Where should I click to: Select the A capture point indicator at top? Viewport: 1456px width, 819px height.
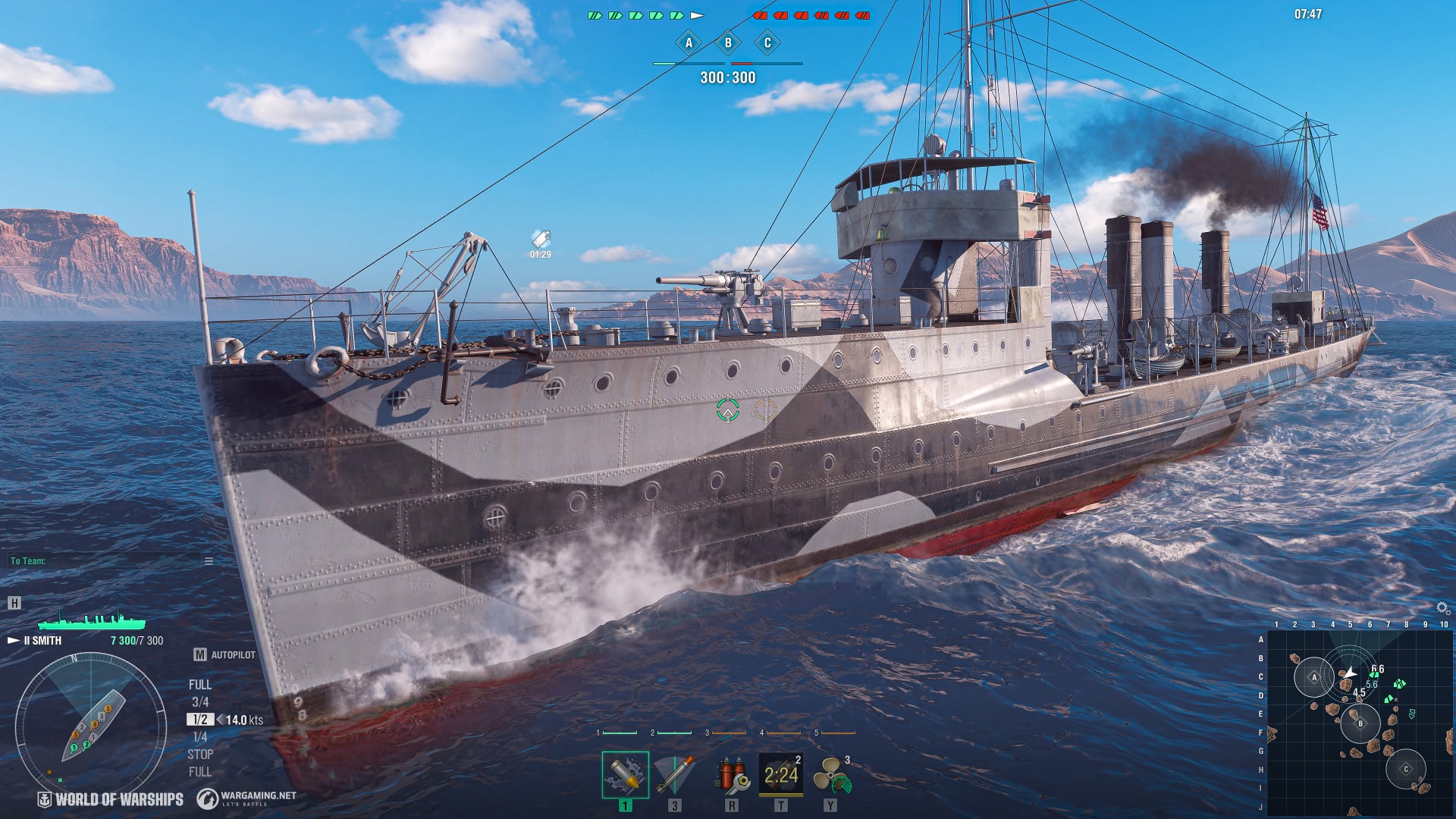(x=689, y=42)
